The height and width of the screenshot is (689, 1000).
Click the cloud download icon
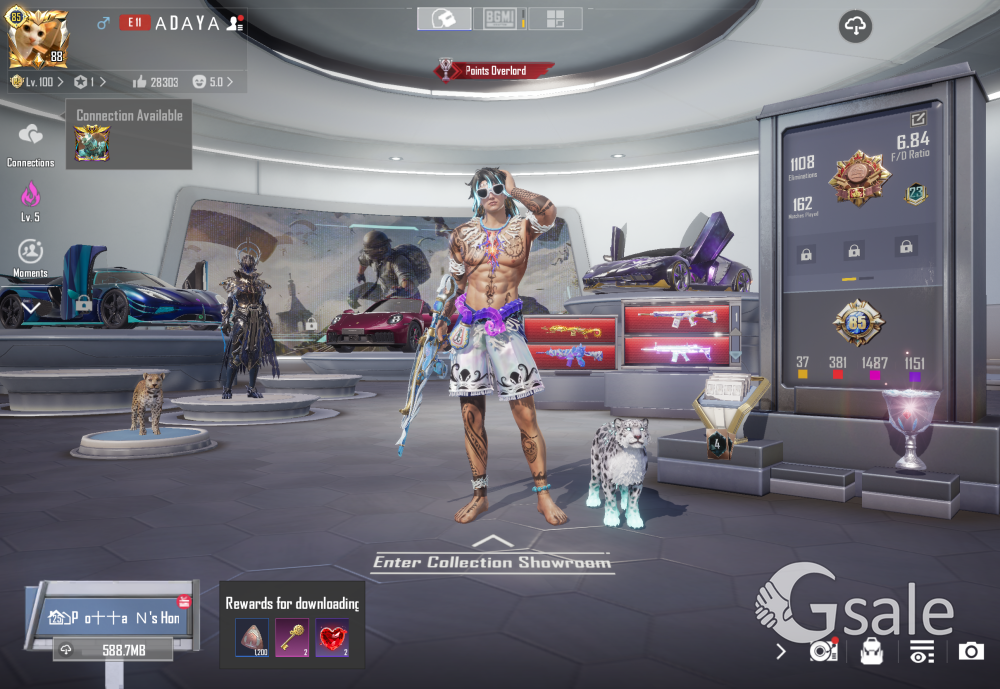855,27
